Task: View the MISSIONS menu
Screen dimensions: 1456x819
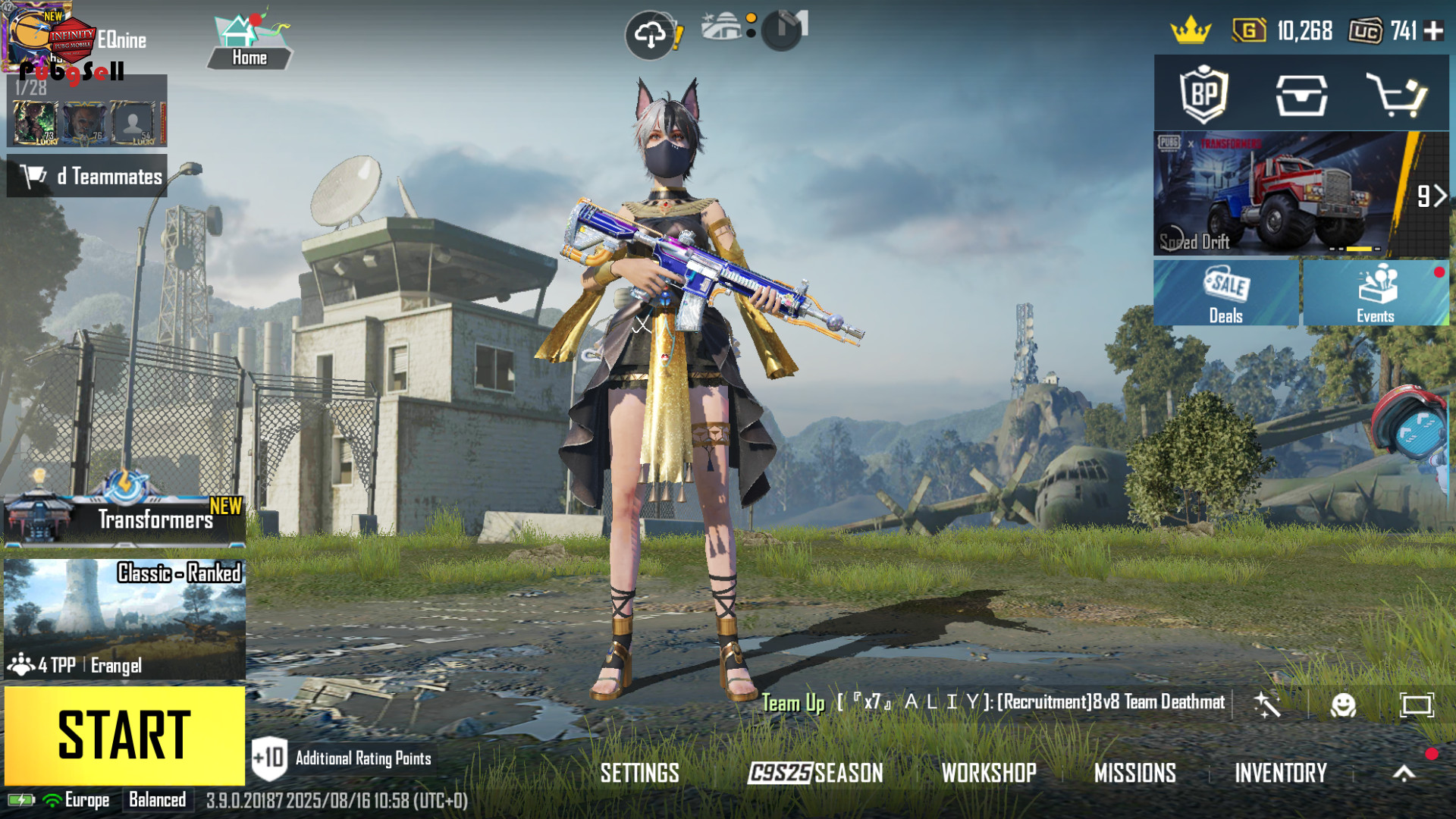Action: 1134,773
